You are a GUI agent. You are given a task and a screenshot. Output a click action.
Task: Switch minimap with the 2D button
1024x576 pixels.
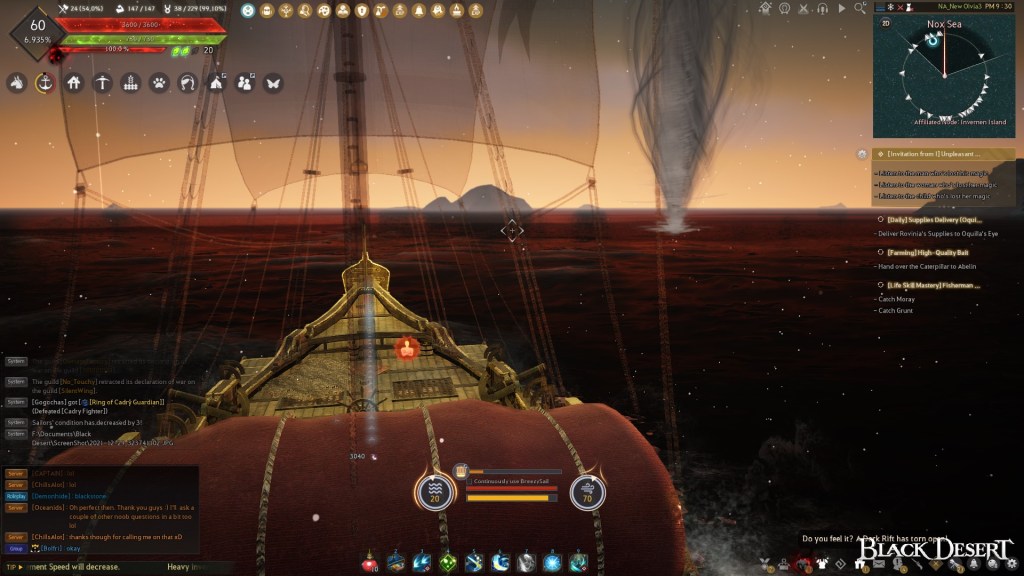click(885, 22)
